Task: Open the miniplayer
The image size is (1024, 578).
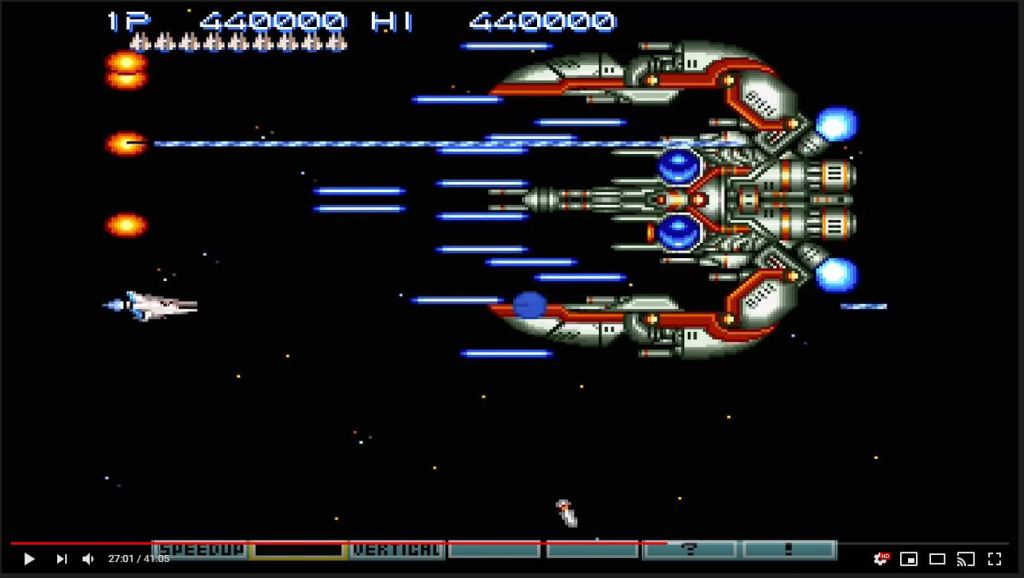Action: tap(908, 559)
